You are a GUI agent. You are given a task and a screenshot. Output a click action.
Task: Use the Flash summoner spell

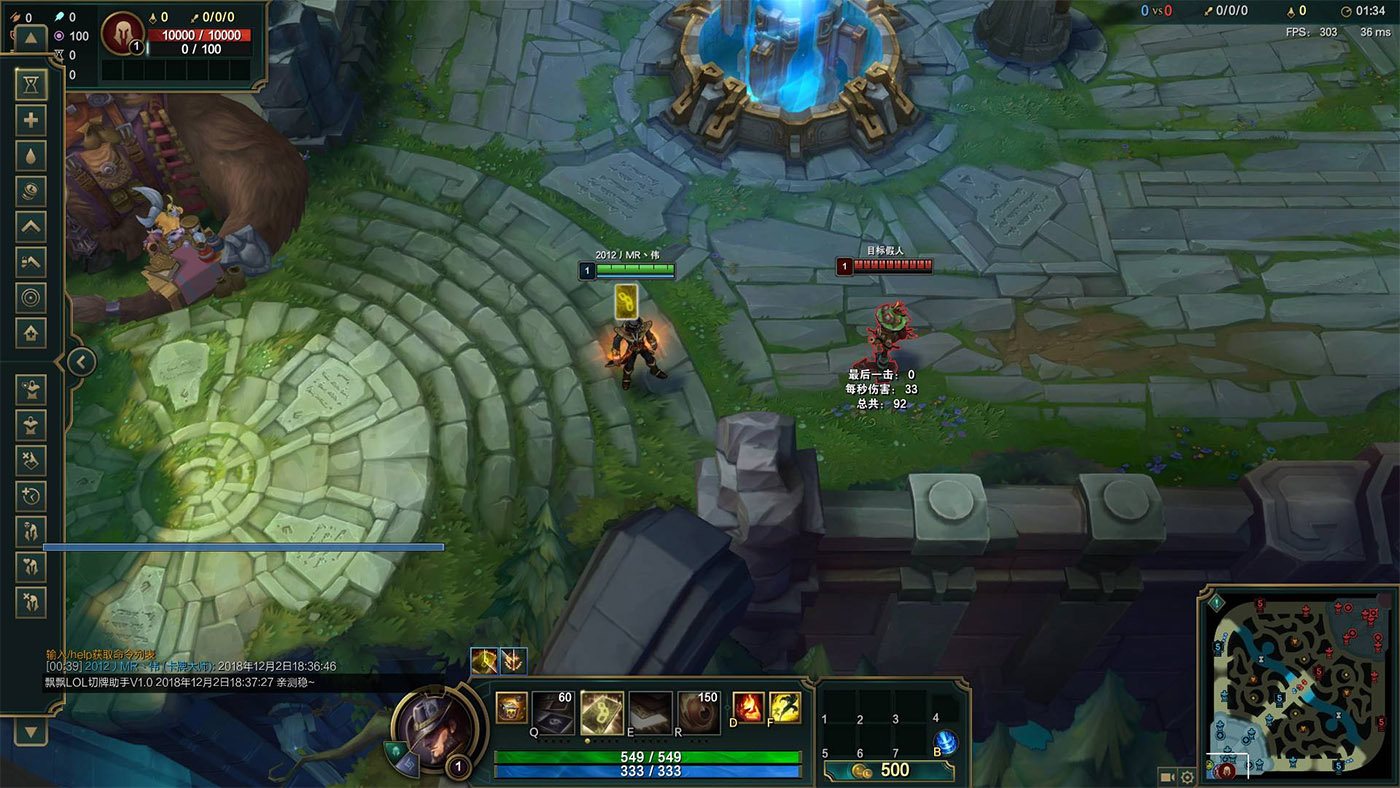(x=784, y=708)
